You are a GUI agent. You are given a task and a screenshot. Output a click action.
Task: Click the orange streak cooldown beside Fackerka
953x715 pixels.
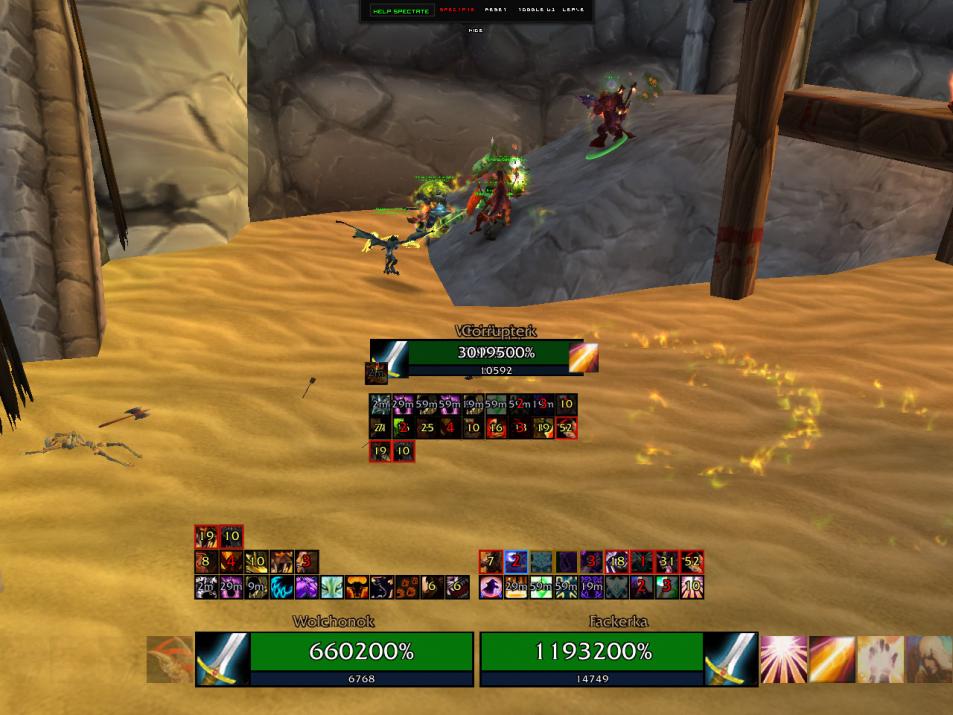(832, 659)
